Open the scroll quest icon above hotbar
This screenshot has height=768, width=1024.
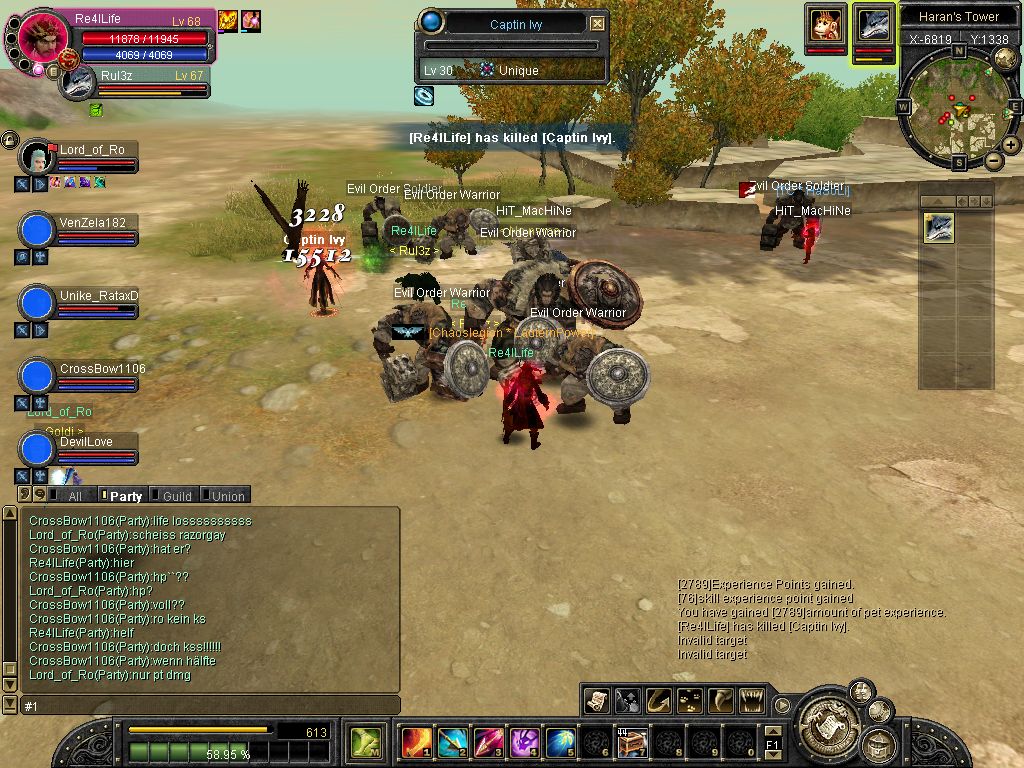(x=596, y=699)
